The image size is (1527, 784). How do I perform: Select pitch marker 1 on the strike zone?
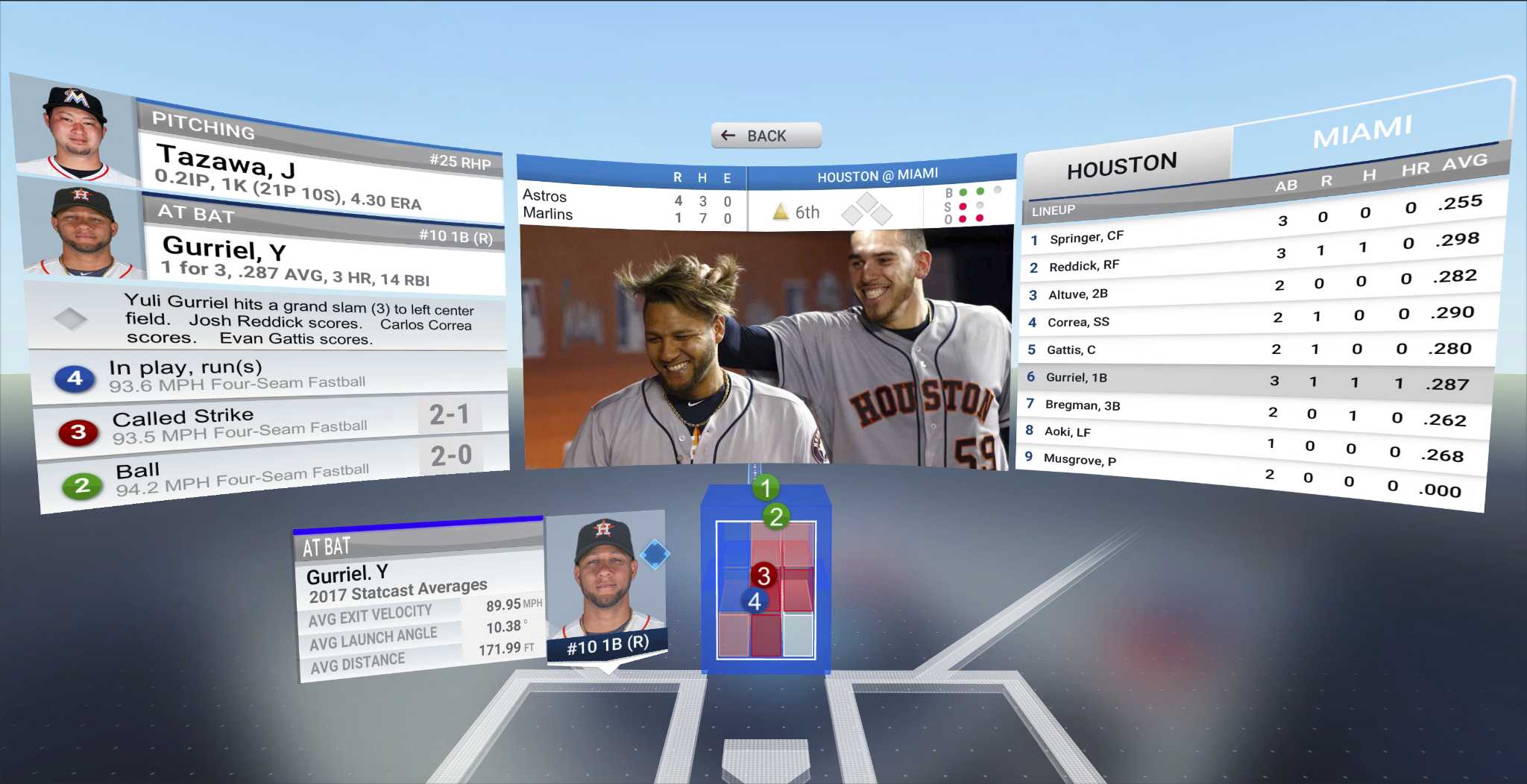765,488
